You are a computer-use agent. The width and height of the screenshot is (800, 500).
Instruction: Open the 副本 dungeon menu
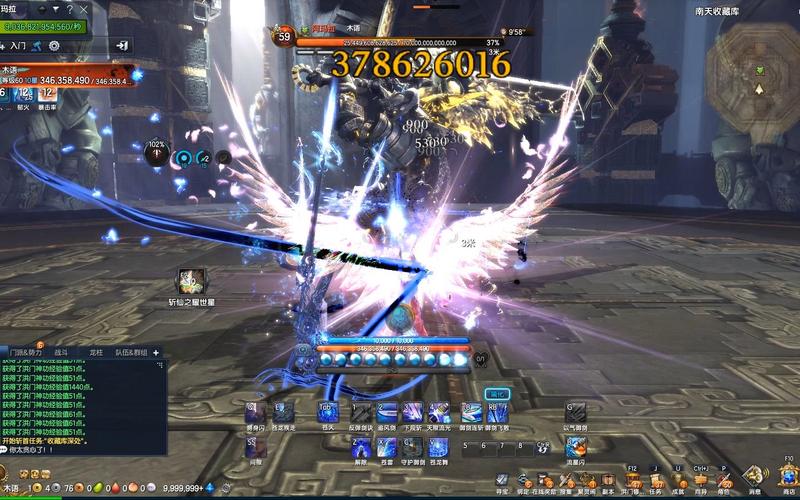click(x=607, y=482)
